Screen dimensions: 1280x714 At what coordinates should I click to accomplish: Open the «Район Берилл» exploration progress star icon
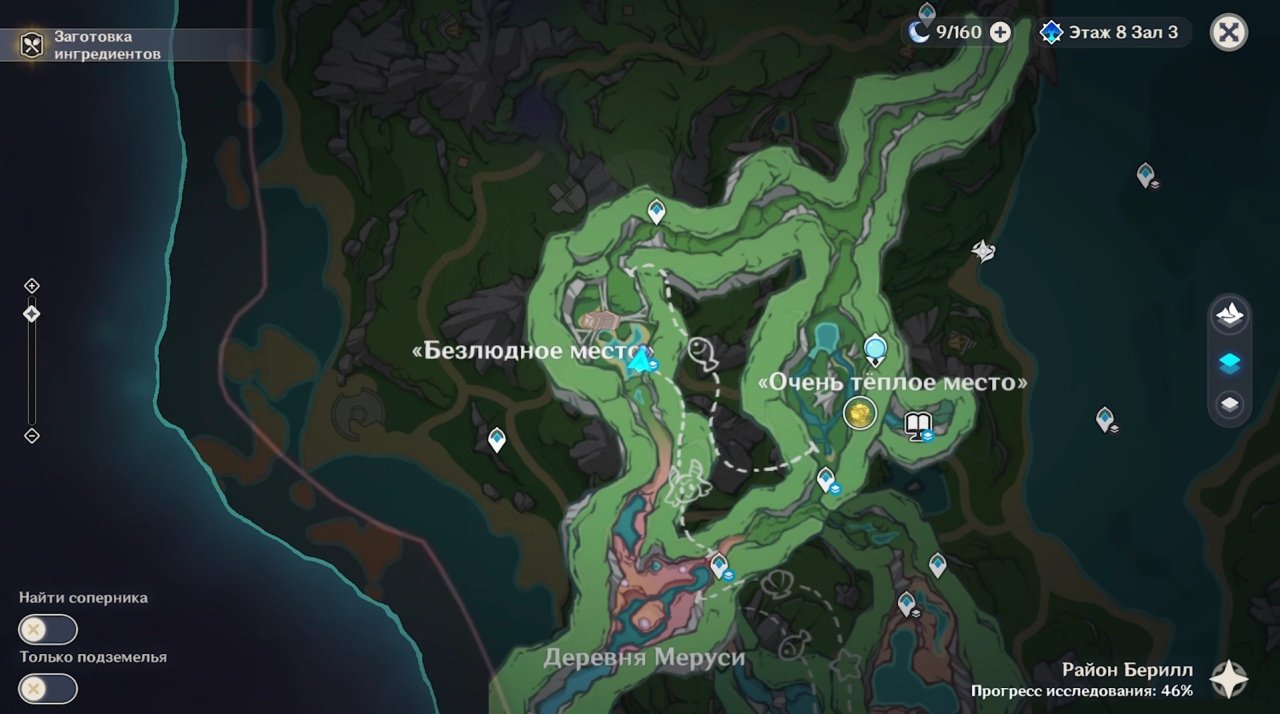pos(1228,679)
